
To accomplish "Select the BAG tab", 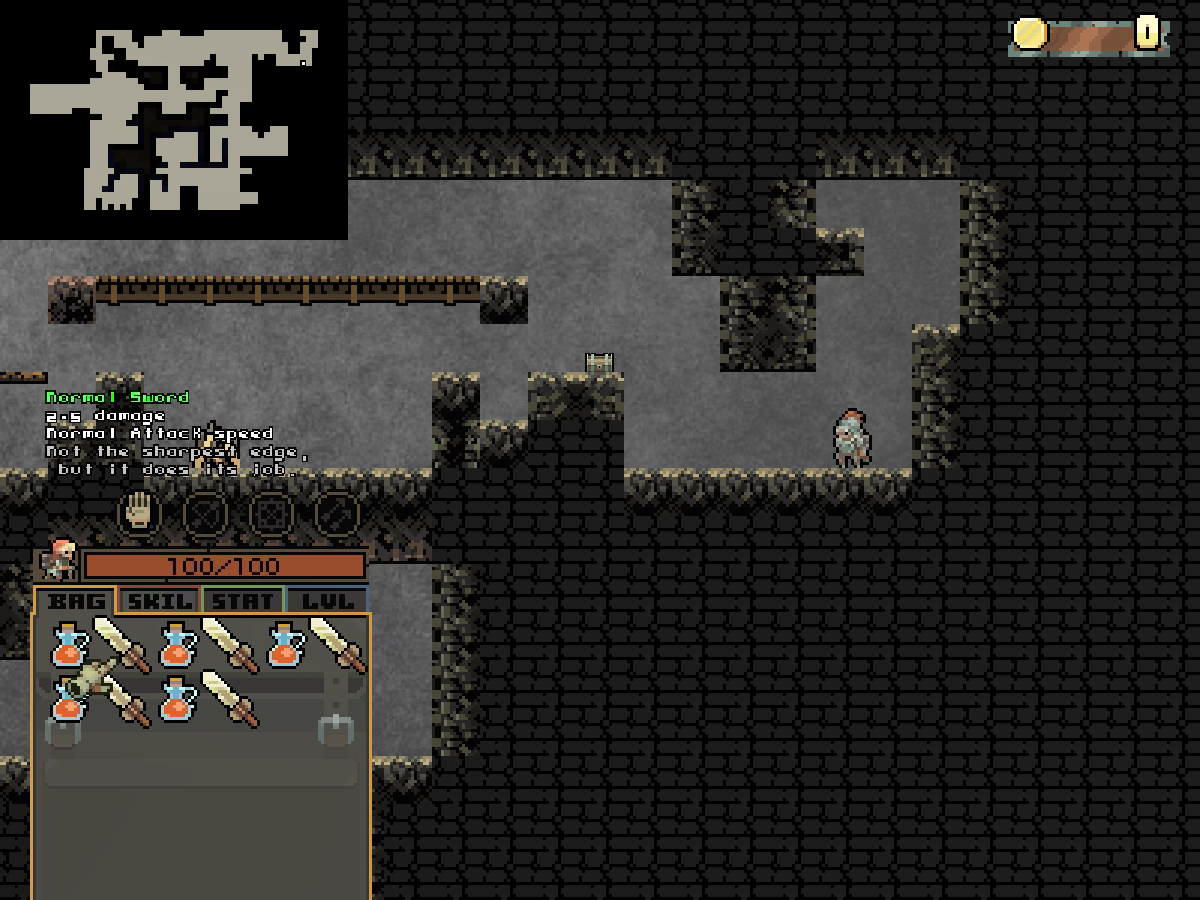I will [x=76, y=601].
